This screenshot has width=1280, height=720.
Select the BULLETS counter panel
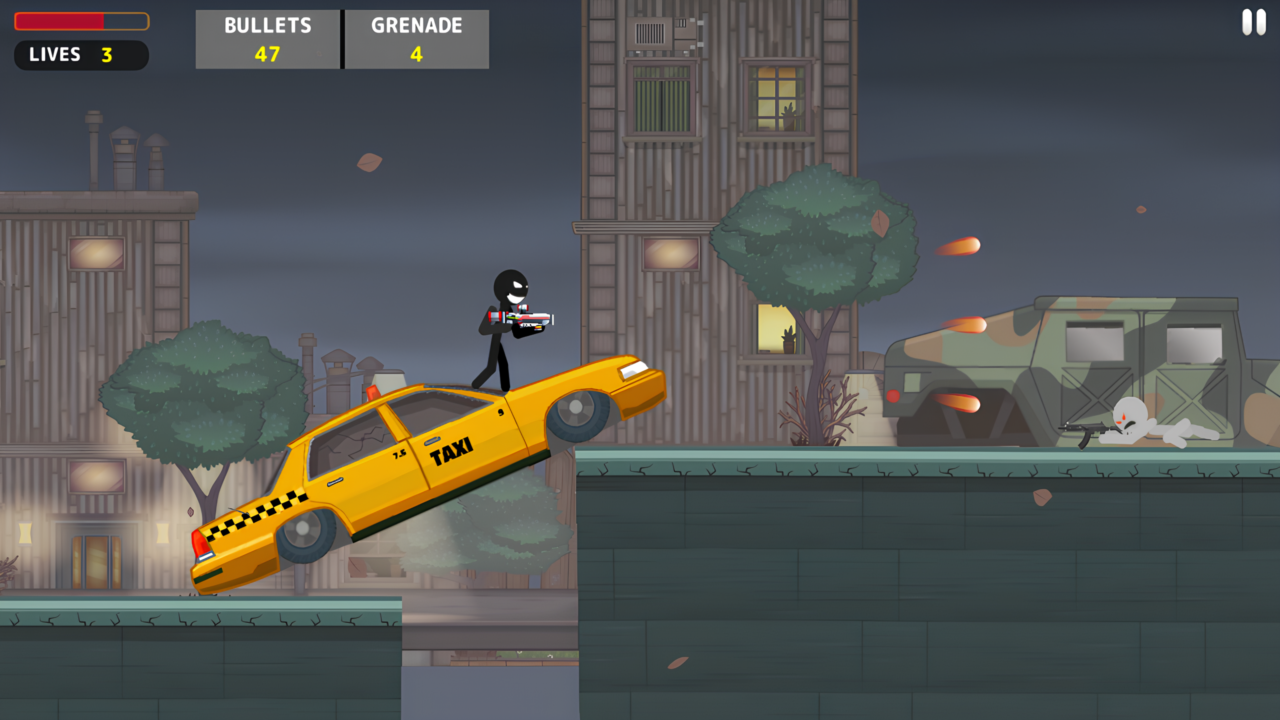(267, 39)
